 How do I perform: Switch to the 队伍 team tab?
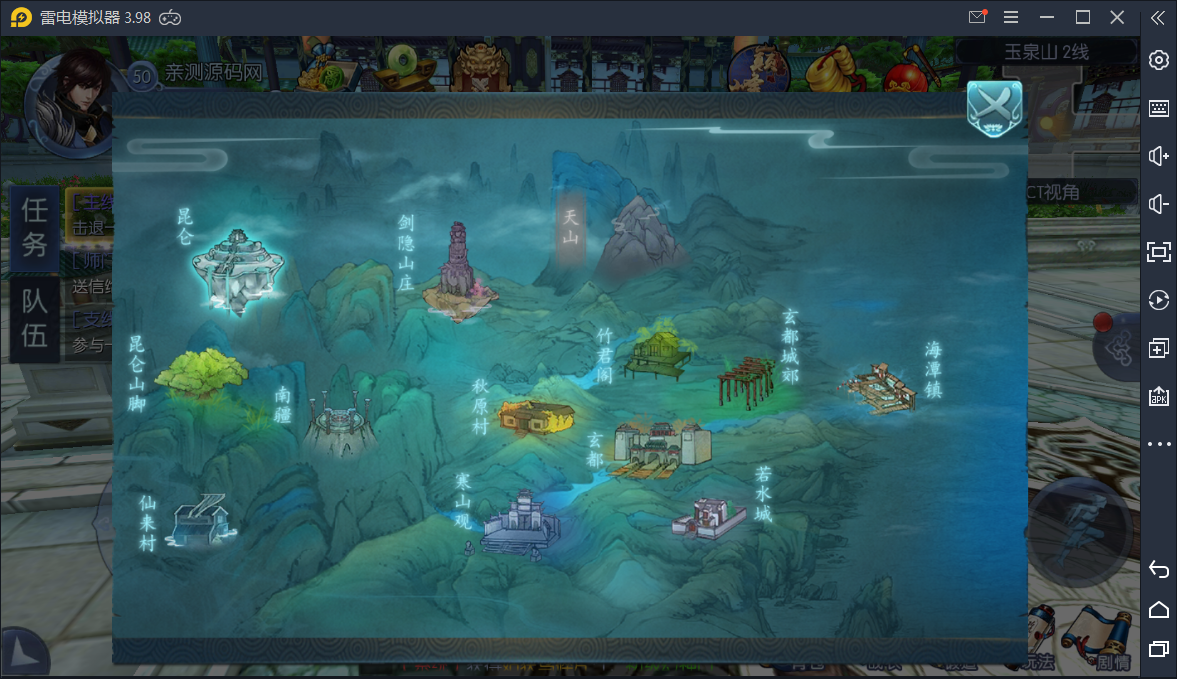(35, 320)
